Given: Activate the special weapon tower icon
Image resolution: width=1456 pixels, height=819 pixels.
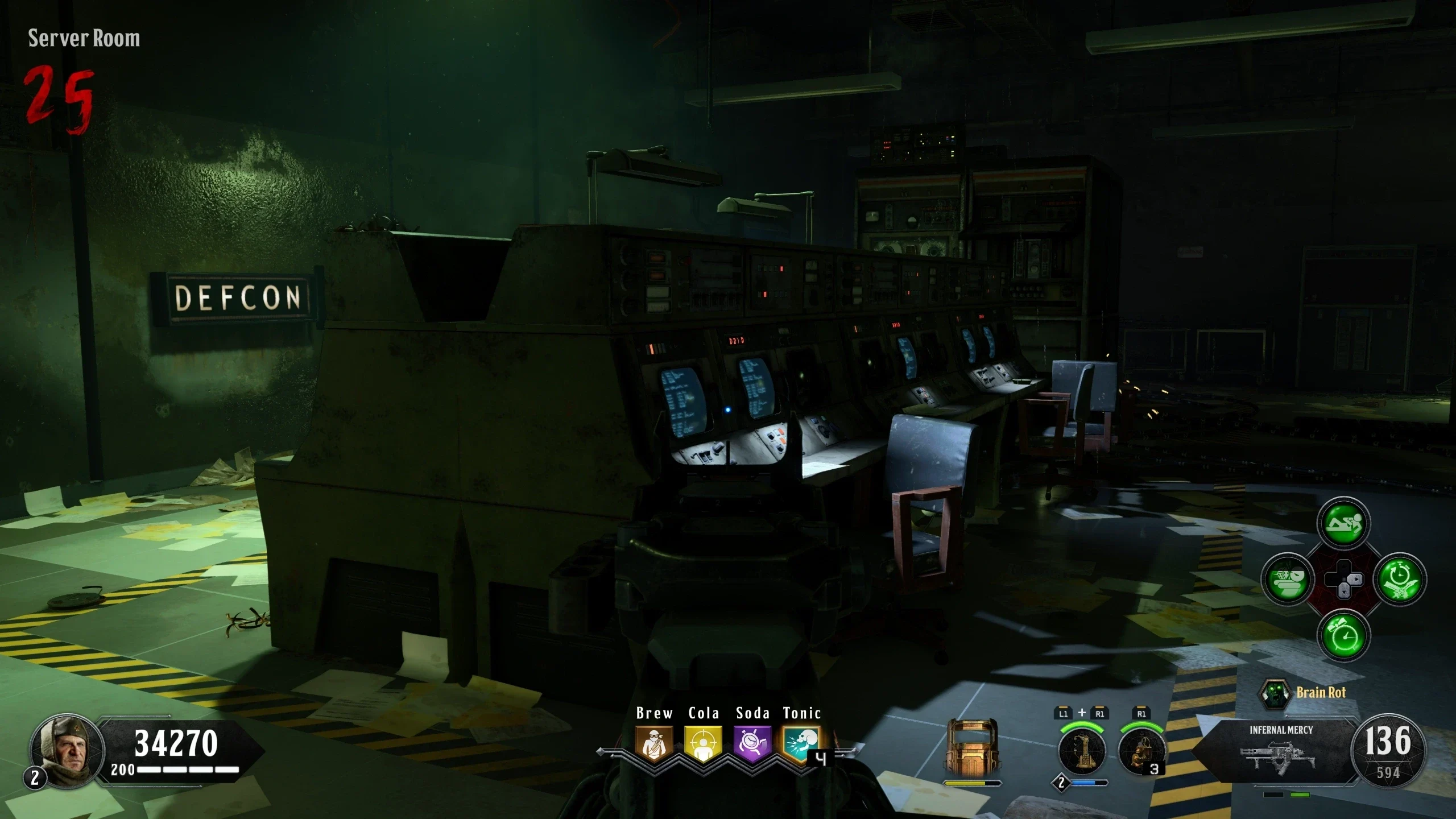Looking at the screenshot, I should tap(1082, 751).
